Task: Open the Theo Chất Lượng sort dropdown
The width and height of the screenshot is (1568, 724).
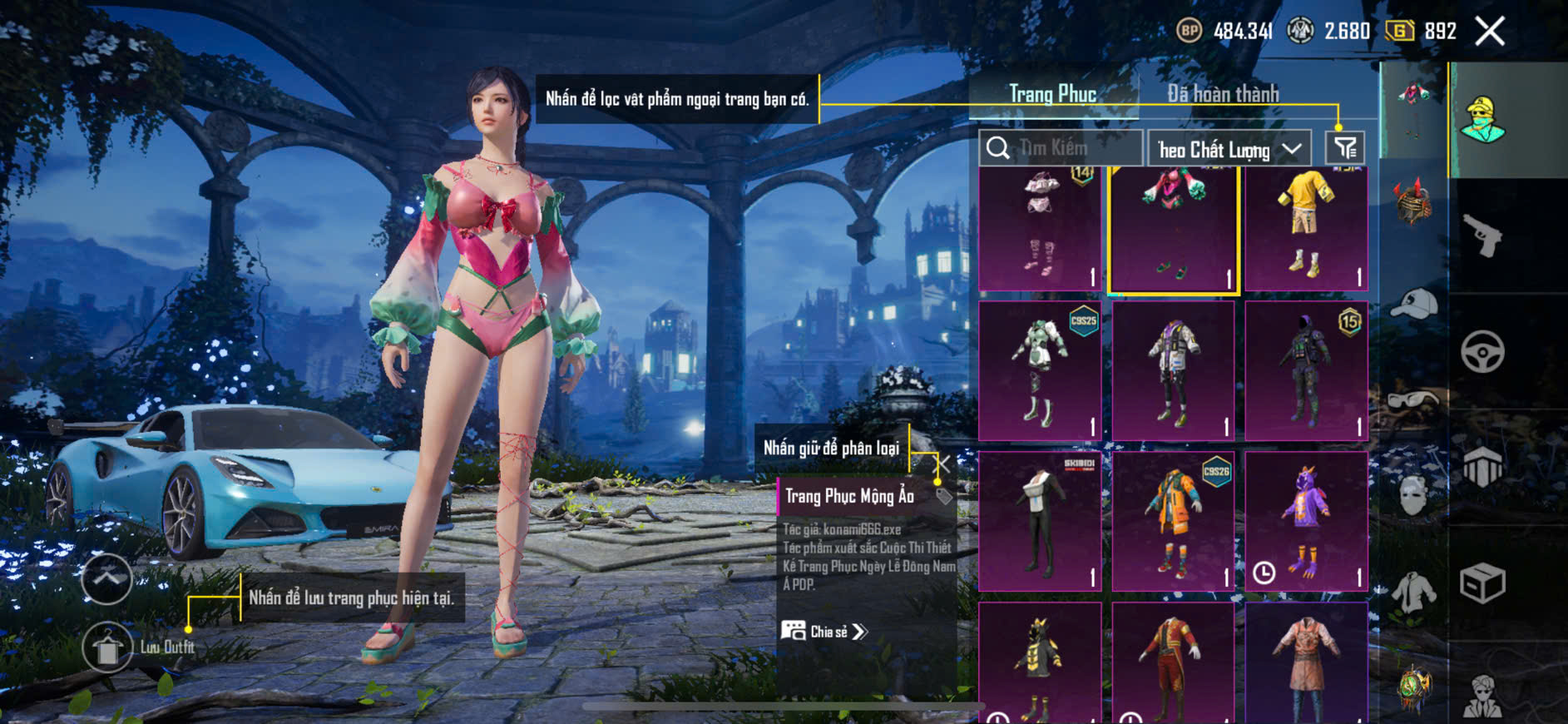Action: [1229, 150]
